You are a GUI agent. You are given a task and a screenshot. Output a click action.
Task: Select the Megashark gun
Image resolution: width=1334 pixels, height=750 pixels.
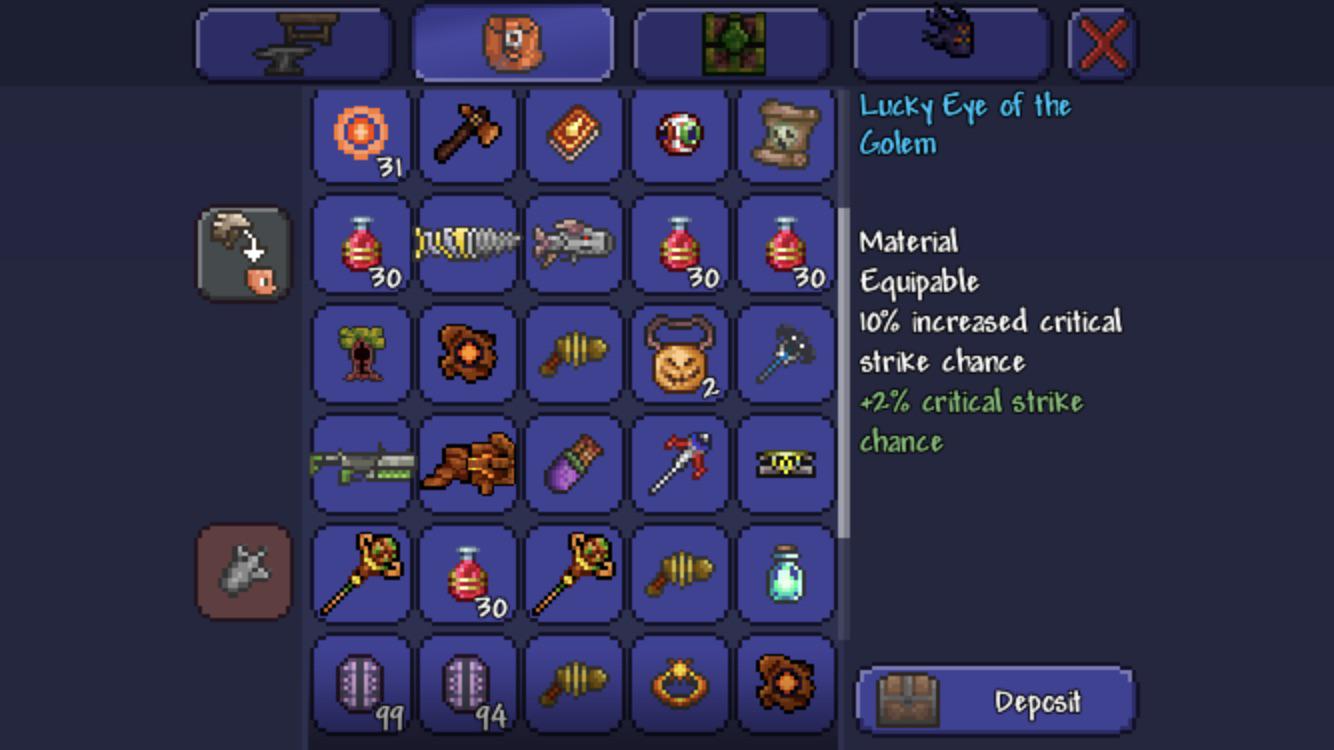coord(573,244)
